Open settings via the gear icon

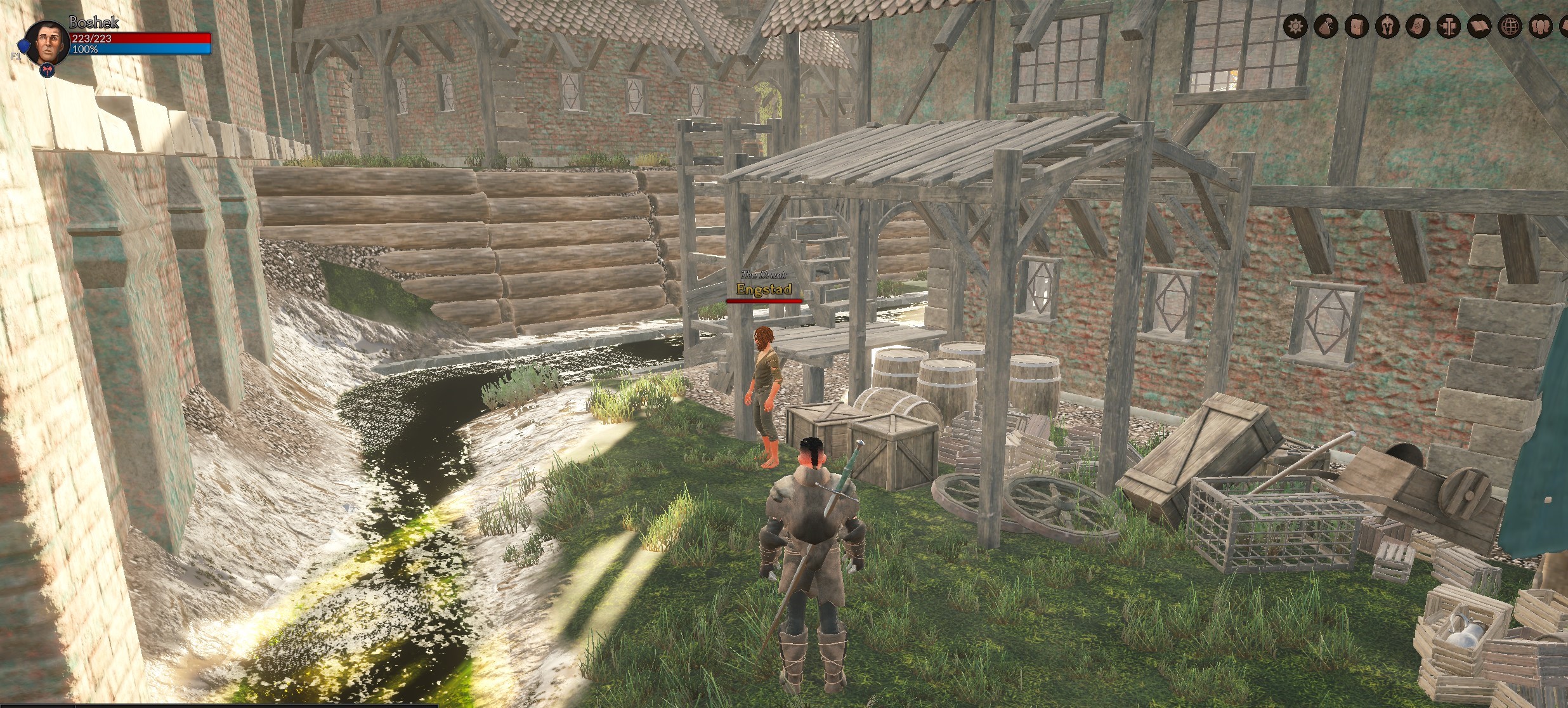[1296, 26]
